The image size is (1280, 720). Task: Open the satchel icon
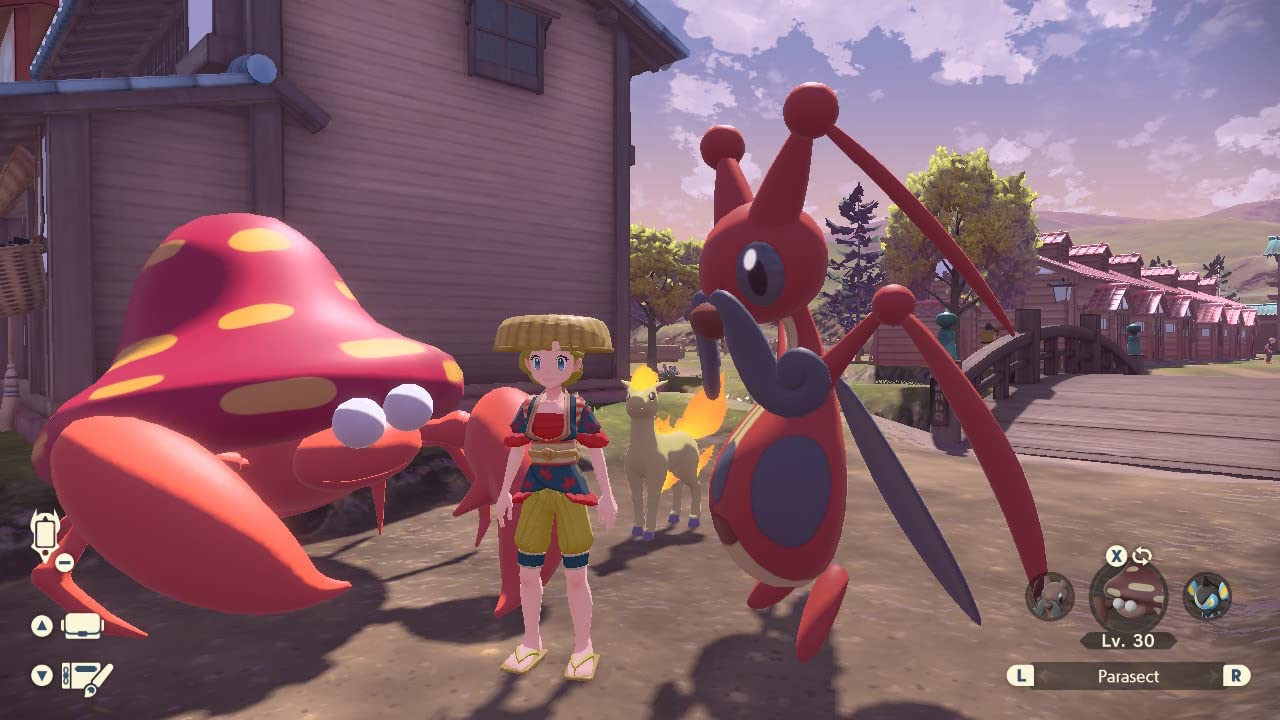coord(82,627)
